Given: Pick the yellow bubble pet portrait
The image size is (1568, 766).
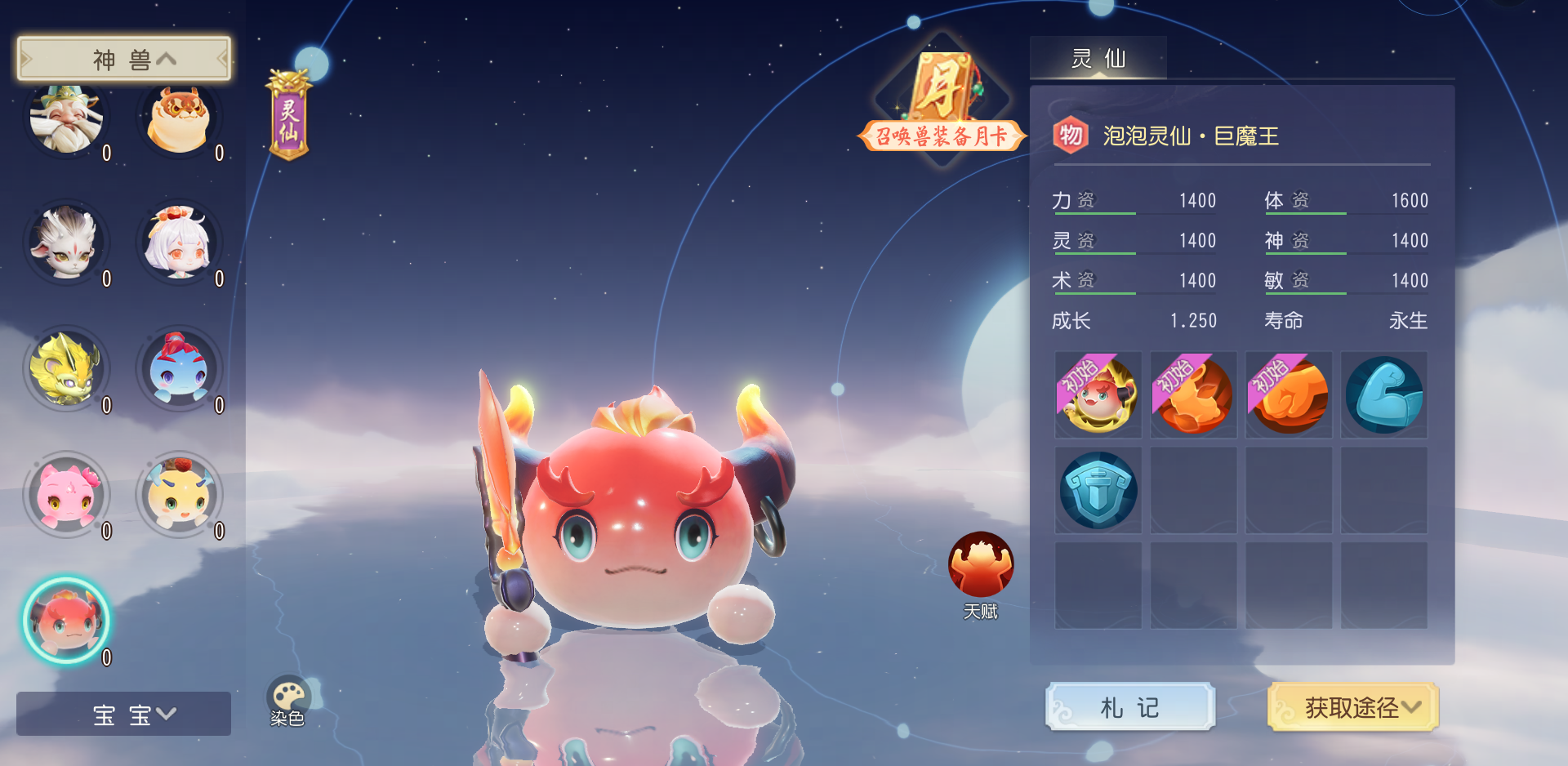Looking at the screenshot, I should pyautogui.click(x=178, y=495).
